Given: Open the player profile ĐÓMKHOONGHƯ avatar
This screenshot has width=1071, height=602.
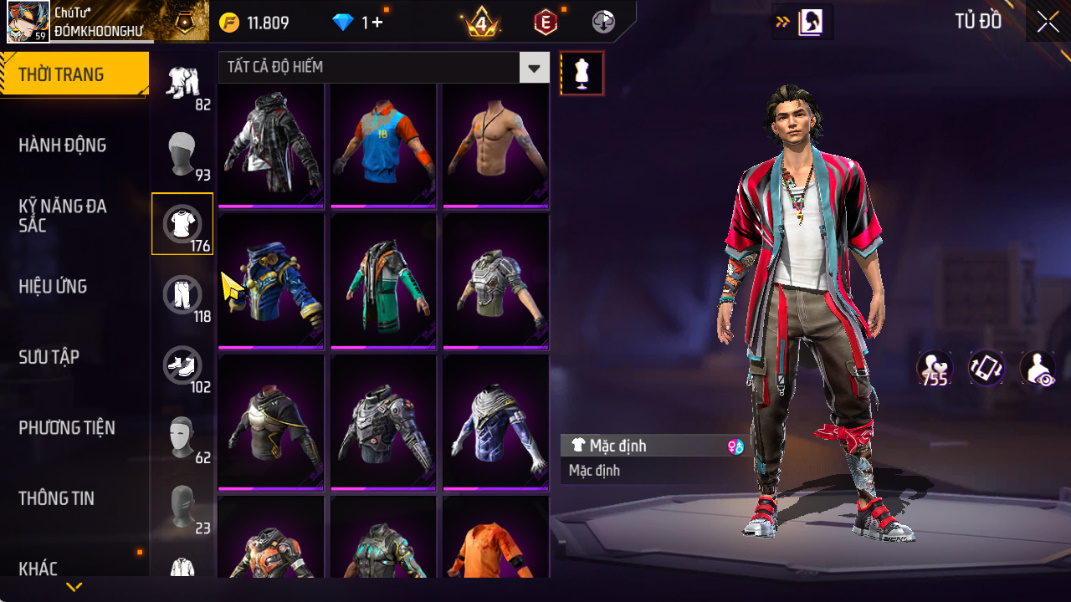Looking at the screenshot, I should 28,21.
